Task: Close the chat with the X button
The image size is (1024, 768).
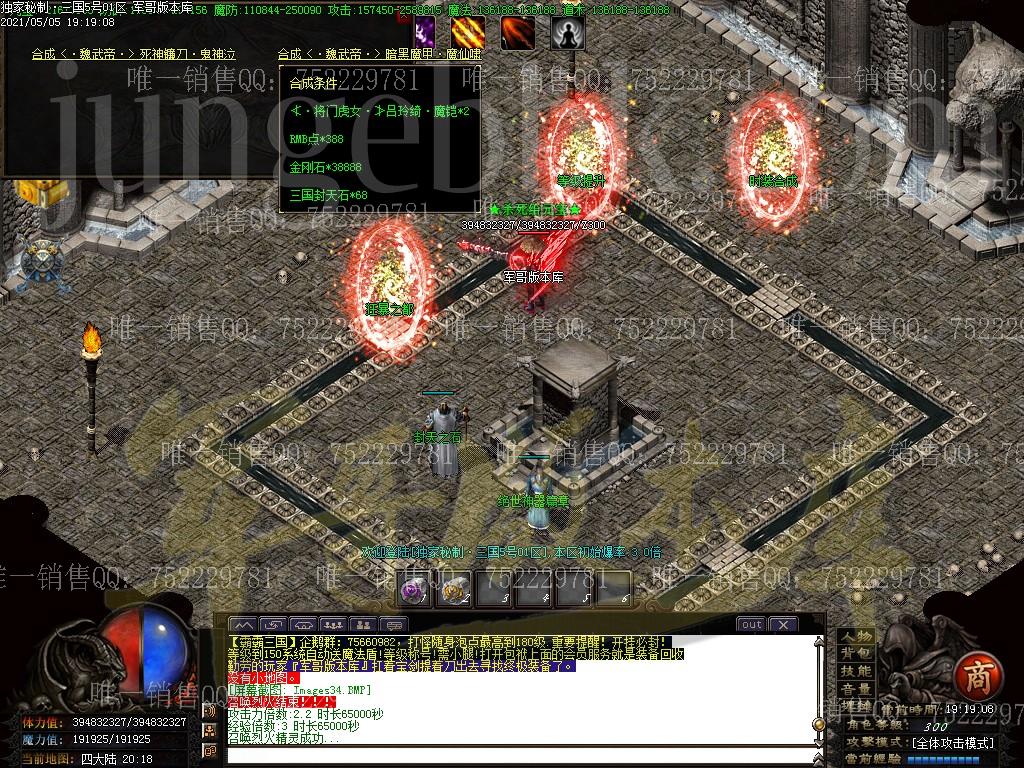Action: [x=782, y=624]
